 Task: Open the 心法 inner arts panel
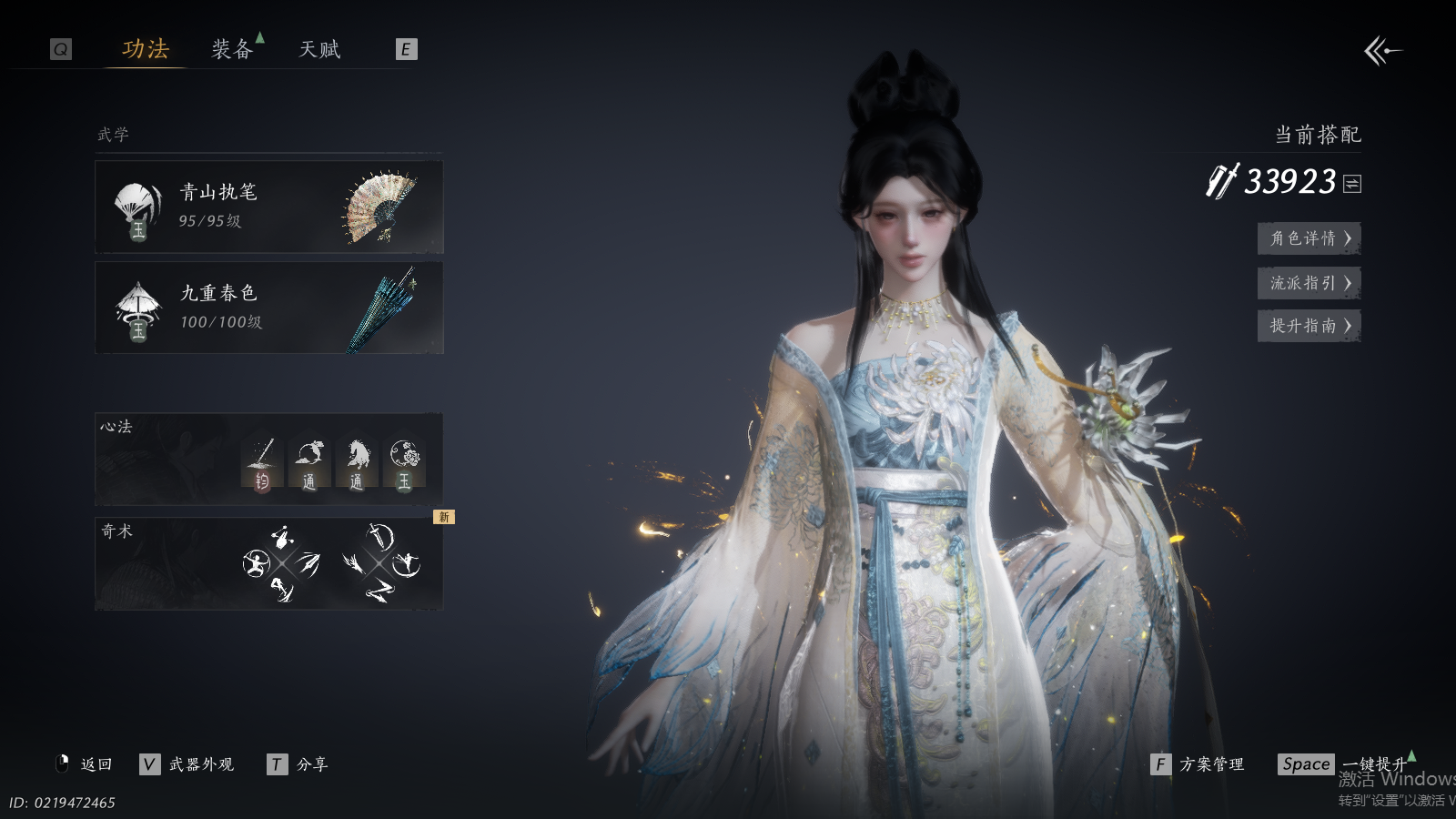tap(269, 460)
